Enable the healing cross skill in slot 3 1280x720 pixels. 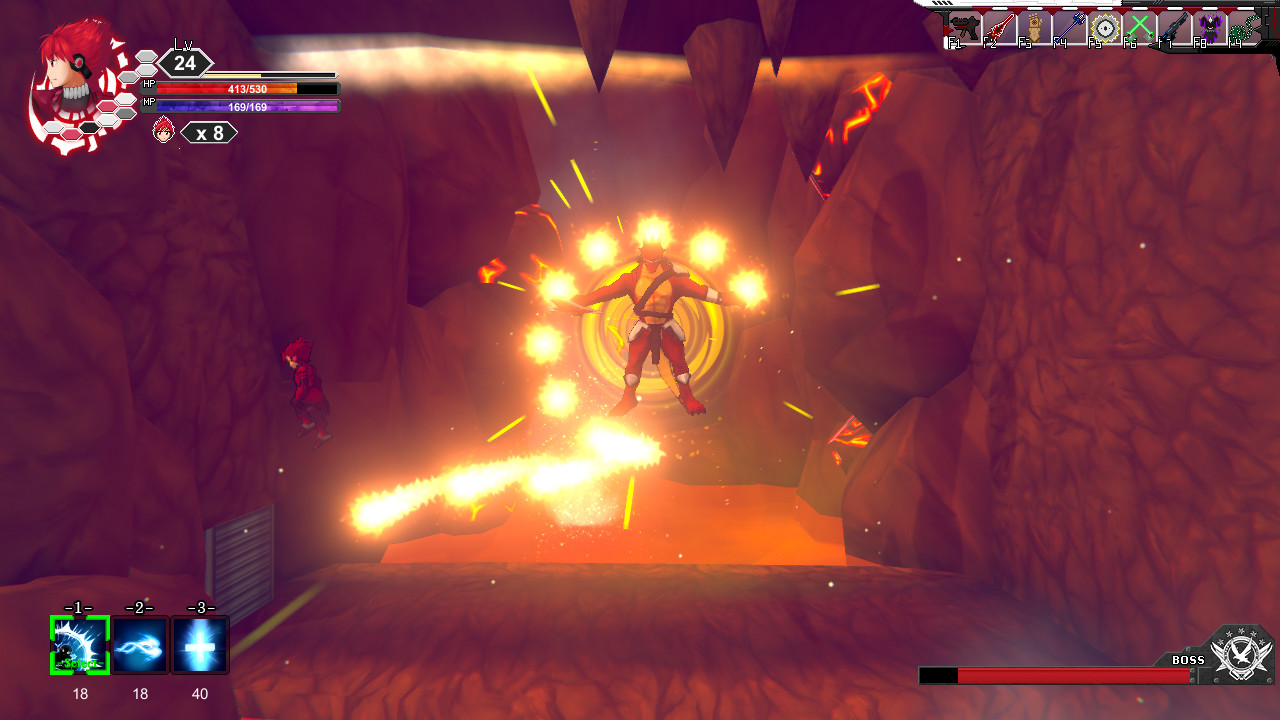click(200, 644)
